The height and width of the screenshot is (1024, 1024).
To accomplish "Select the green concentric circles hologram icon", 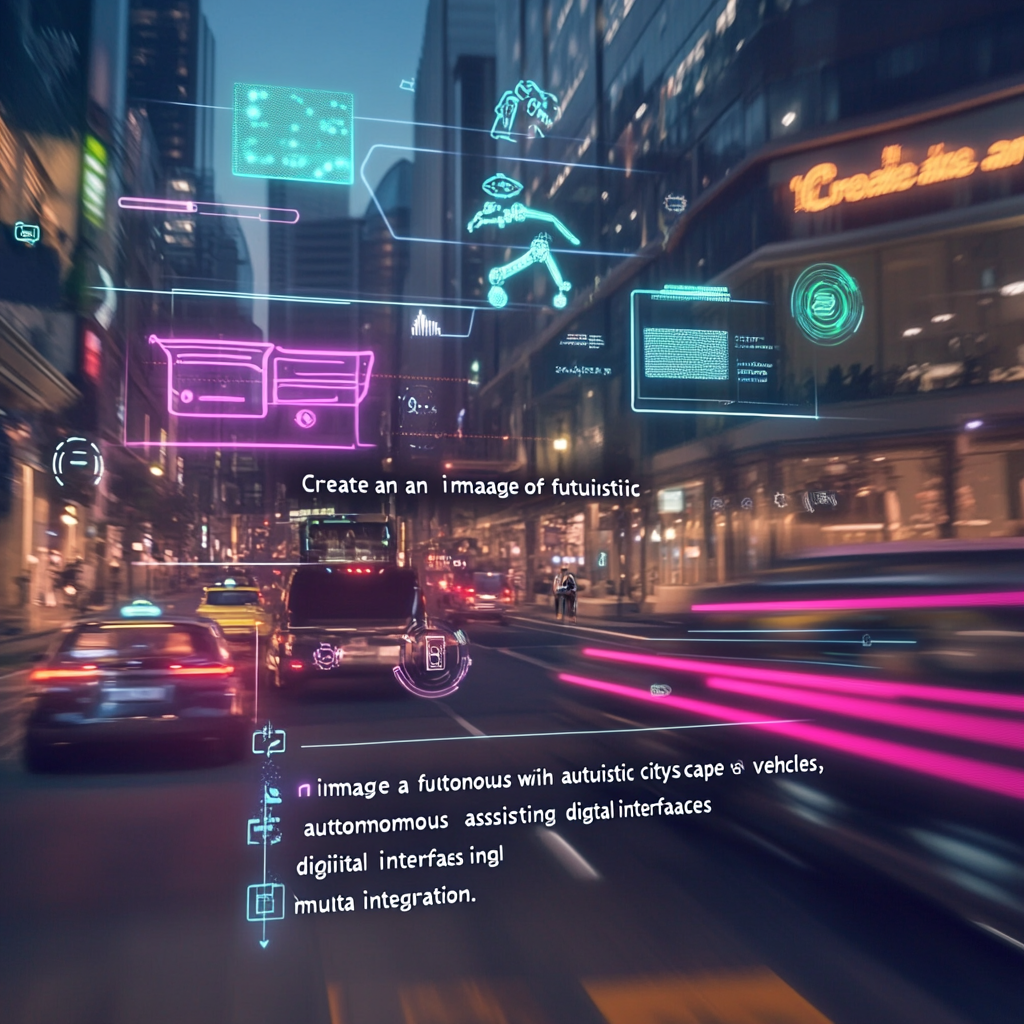I will [826, 304].
